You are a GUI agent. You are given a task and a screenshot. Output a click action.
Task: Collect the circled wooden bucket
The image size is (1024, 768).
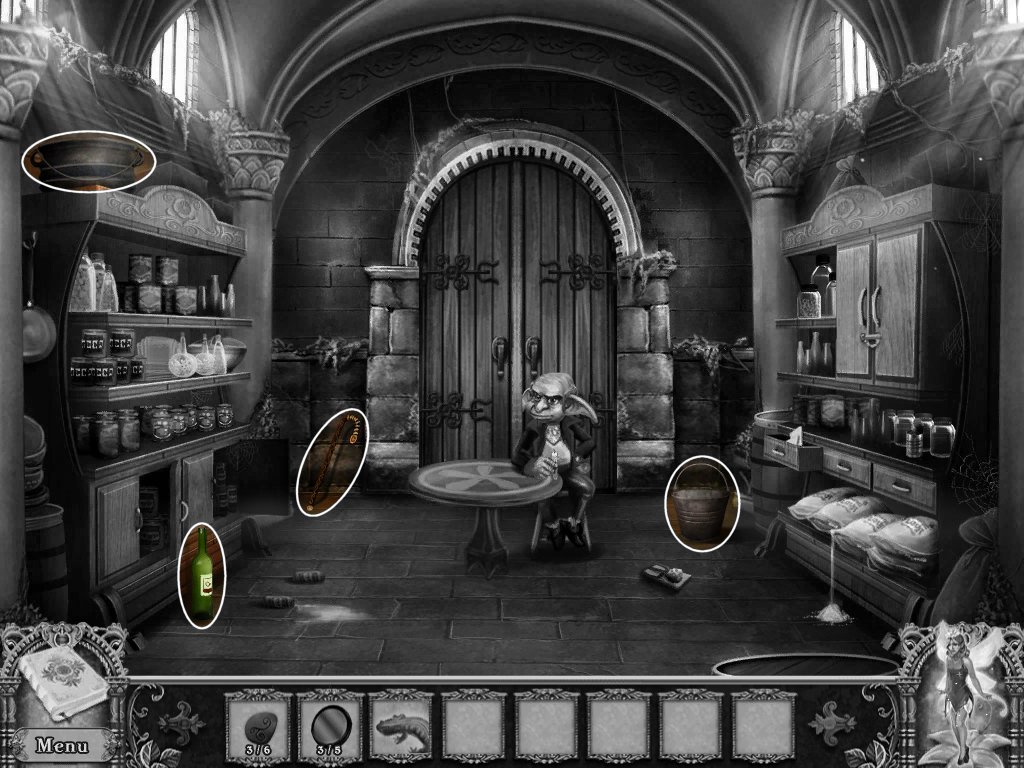[x=702, y=503]
